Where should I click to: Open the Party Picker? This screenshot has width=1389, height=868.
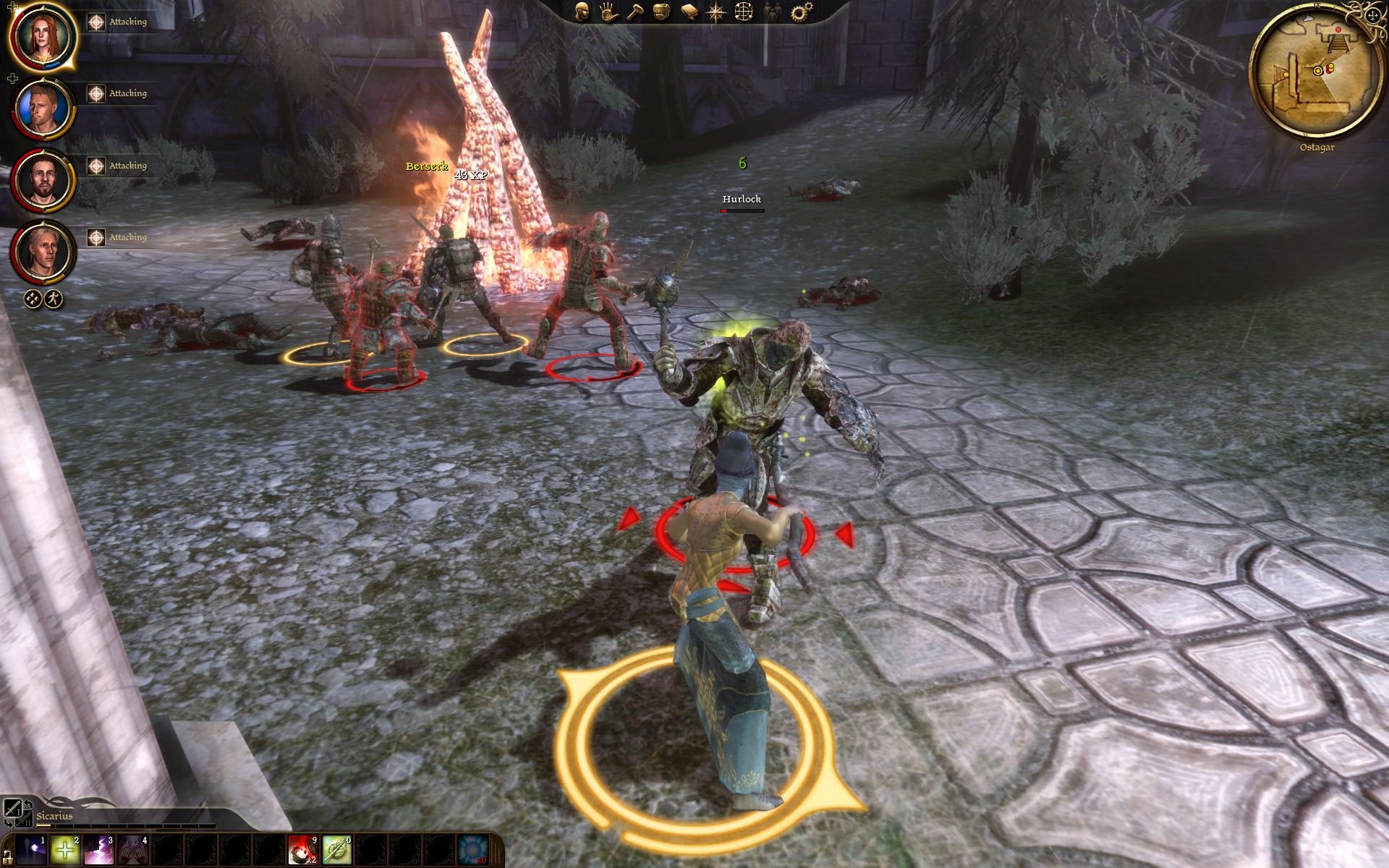773,12
